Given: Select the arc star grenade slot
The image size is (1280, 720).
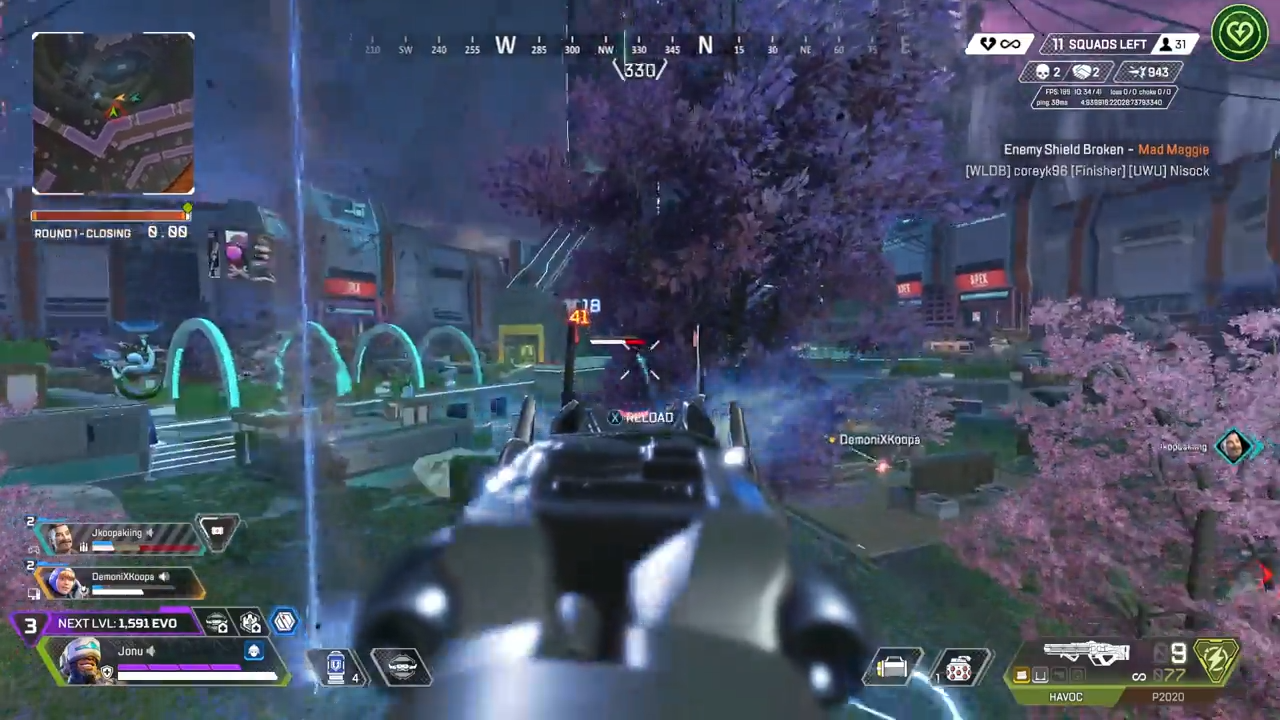Looking at the screenshot, I should (958, 667).
